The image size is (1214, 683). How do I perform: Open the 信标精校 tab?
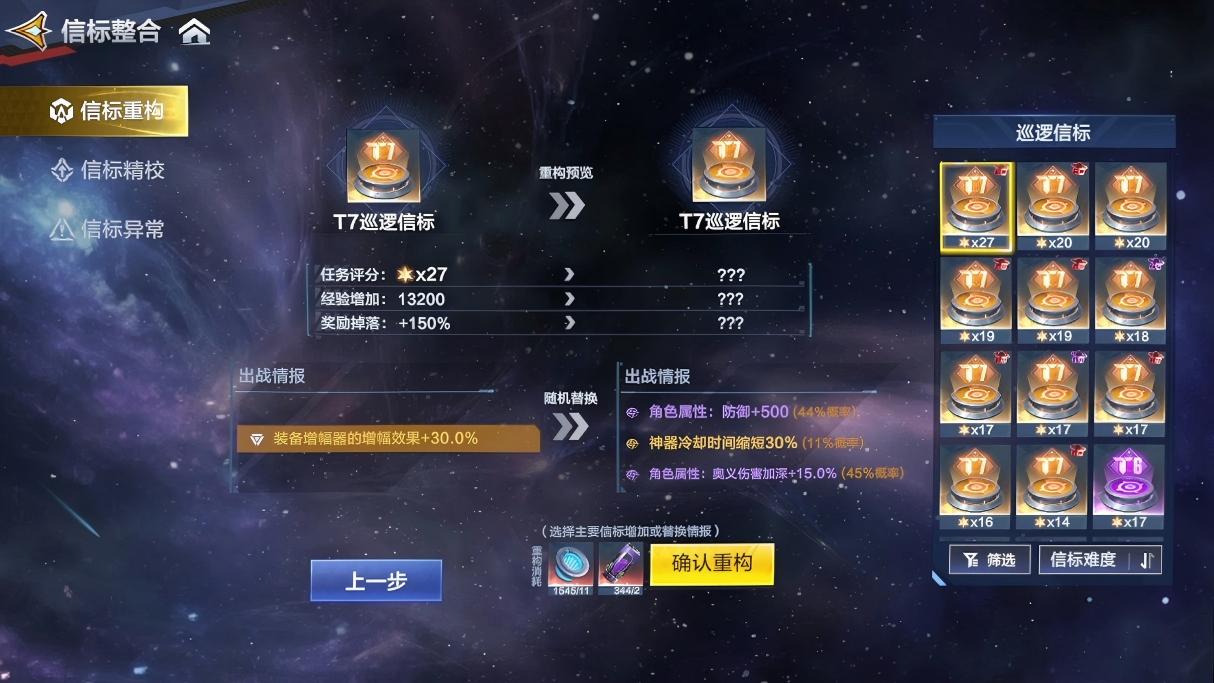(108, 170)
